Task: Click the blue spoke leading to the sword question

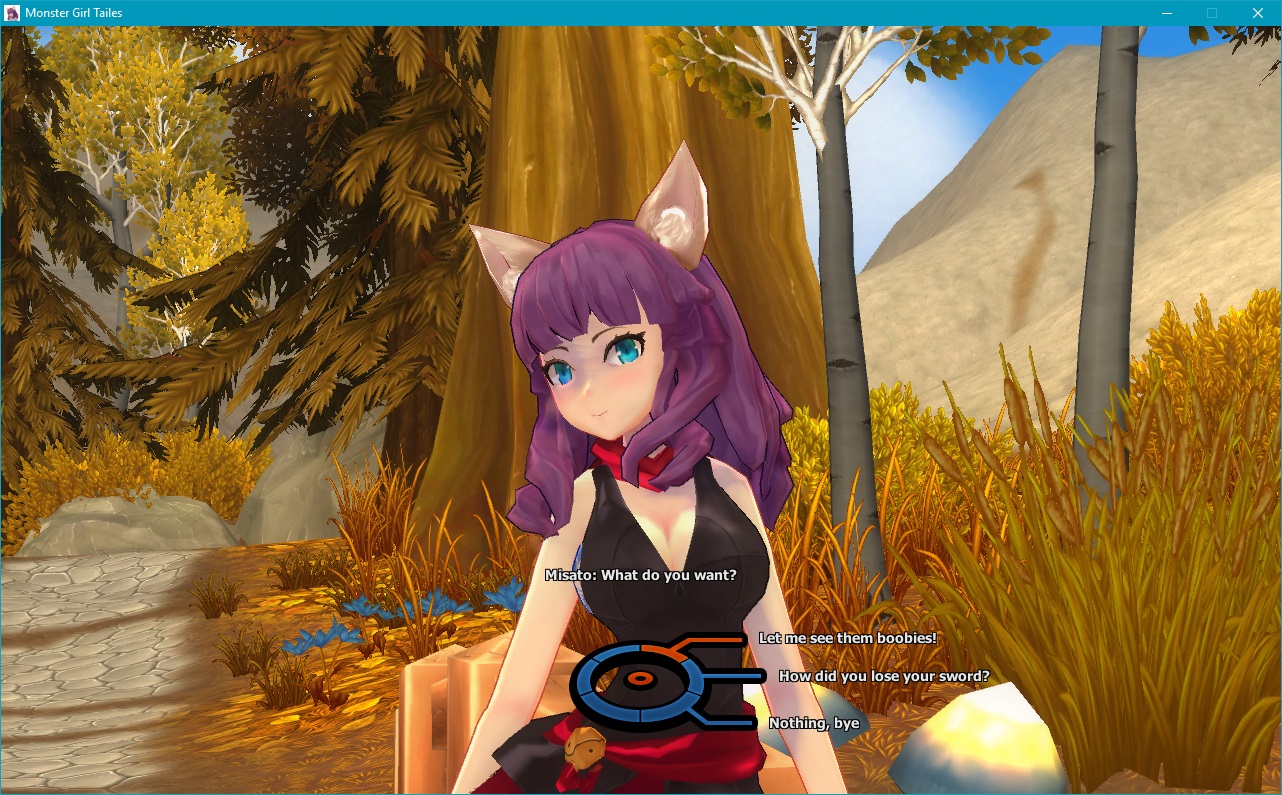Action: tap(732, 675)
